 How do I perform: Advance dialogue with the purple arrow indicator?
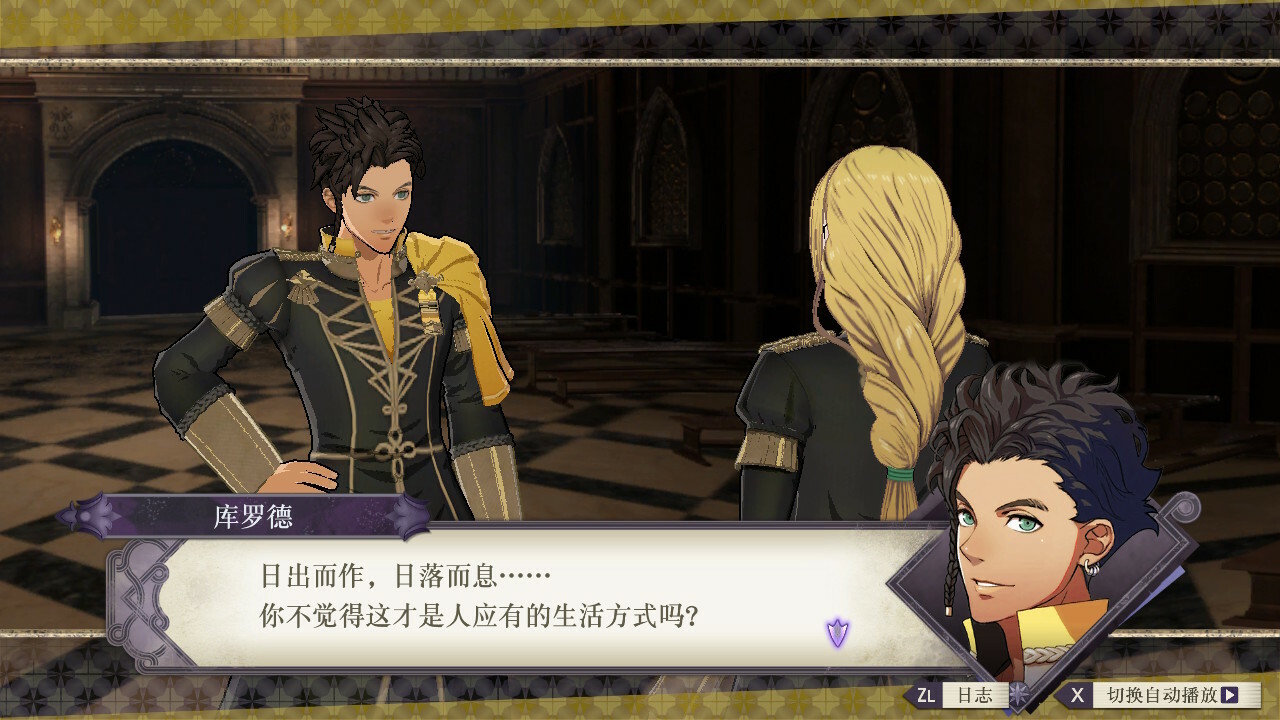837,632
